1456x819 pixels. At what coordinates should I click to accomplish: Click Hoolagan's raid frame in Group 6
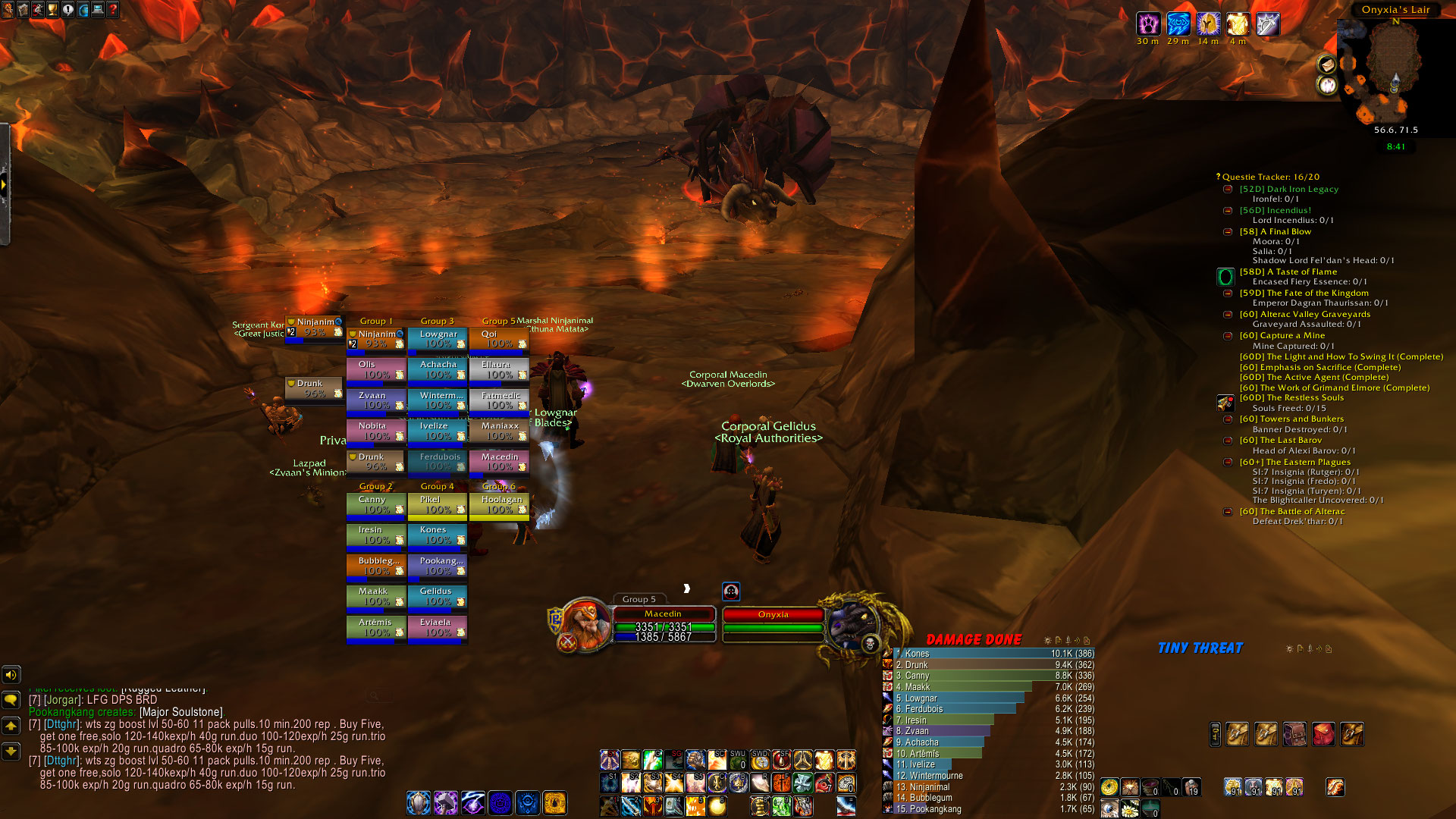tap(498, 504)
